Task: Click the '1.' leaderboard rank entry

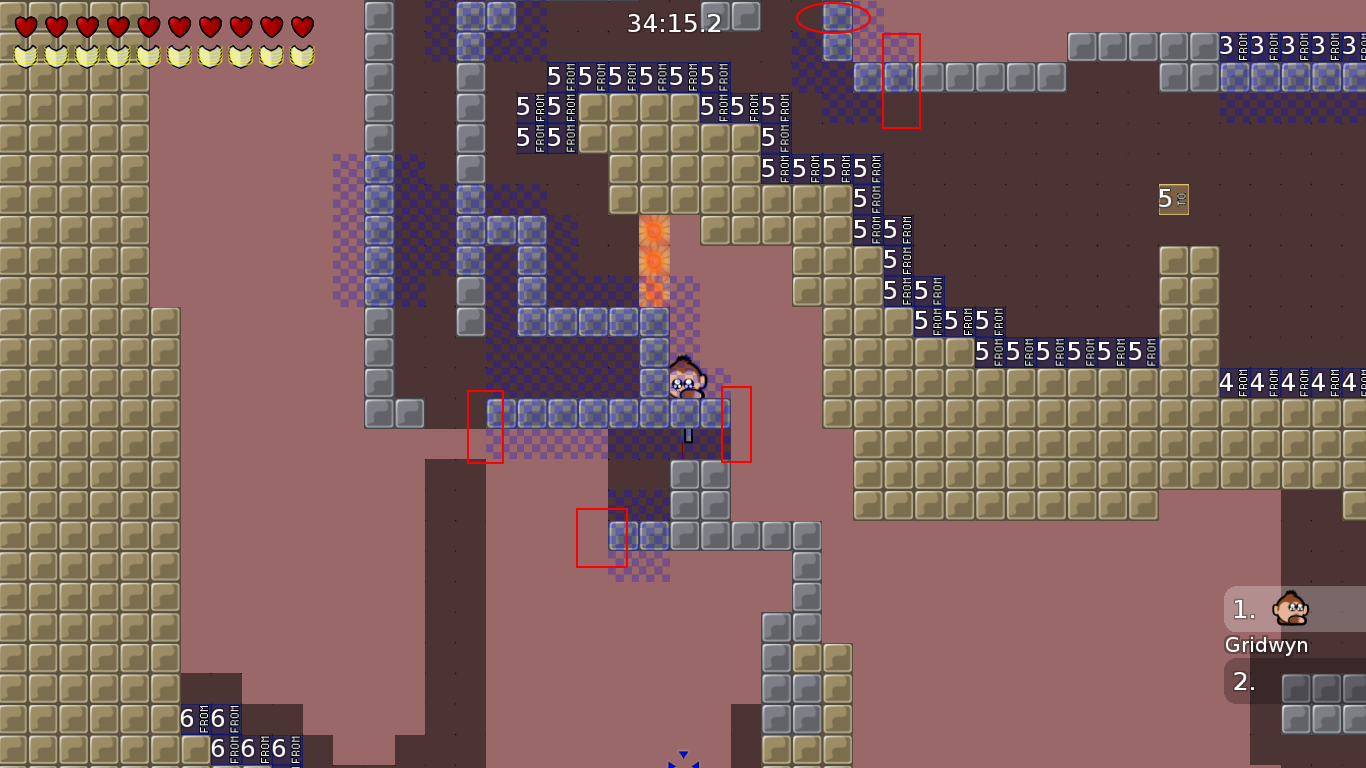Action: (1243, 608)
